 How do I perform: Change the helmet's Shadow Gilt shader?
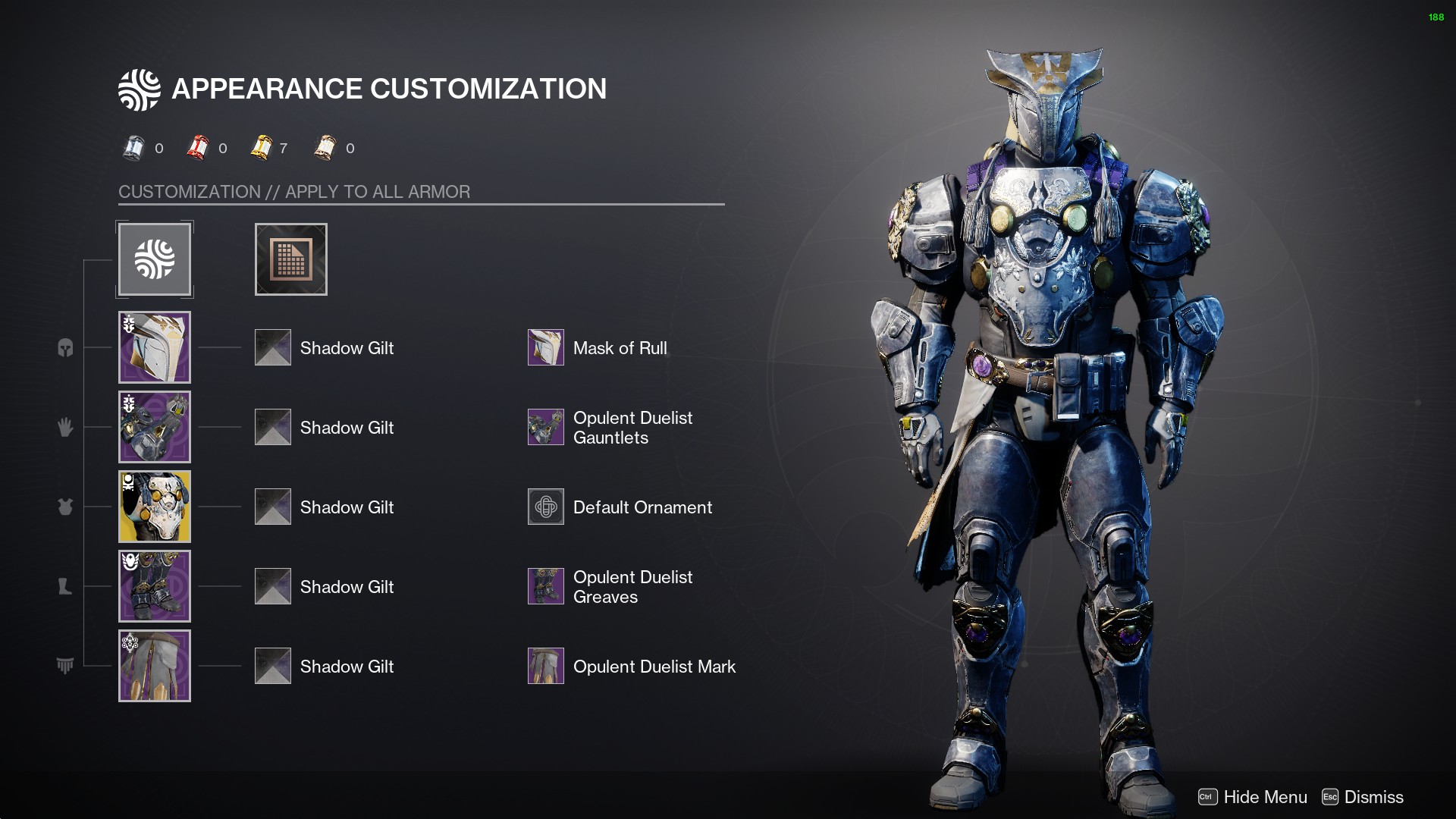[273, 347]
